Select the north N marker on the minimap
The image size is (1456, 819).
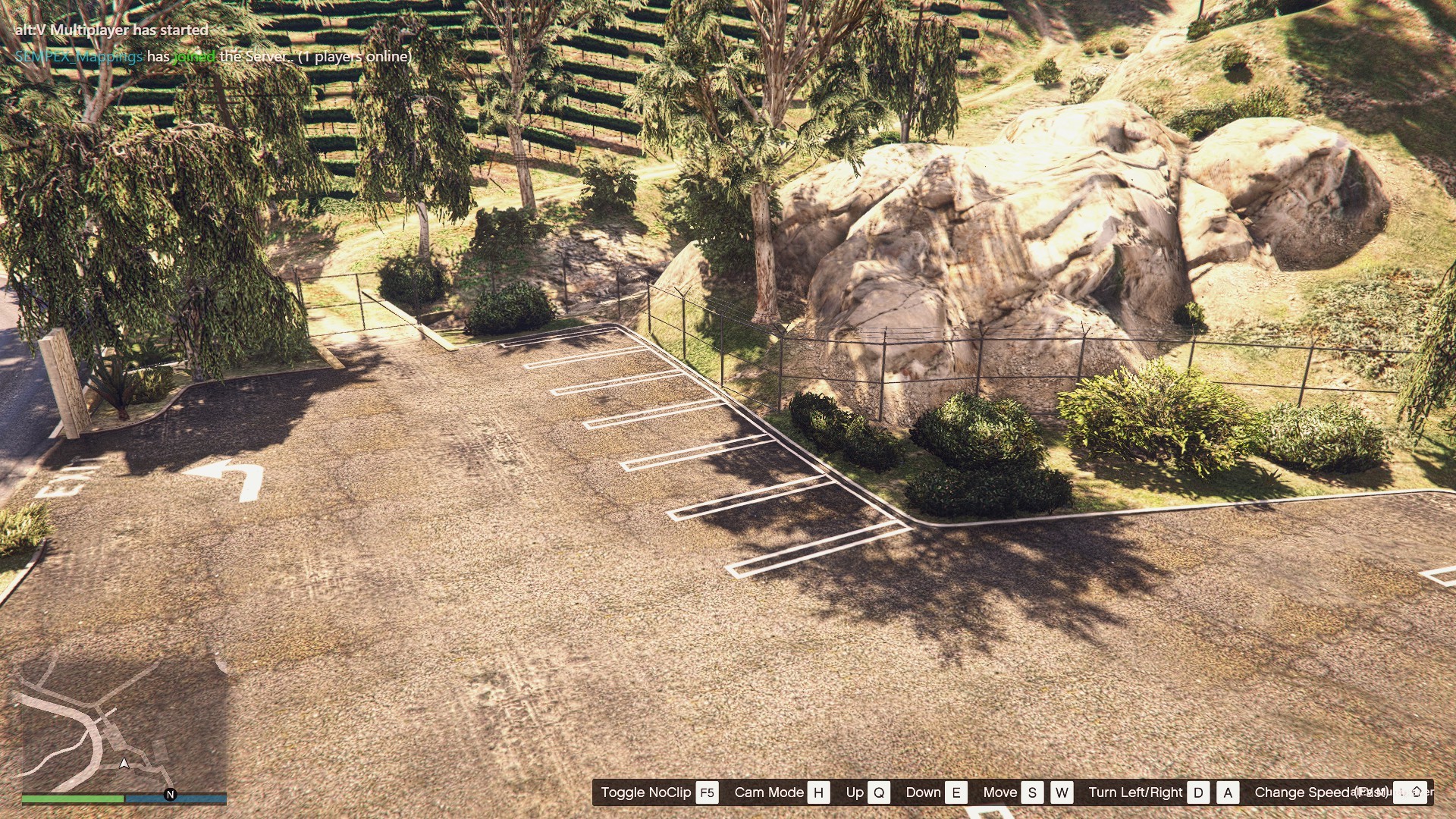click(x=170, y=795)
